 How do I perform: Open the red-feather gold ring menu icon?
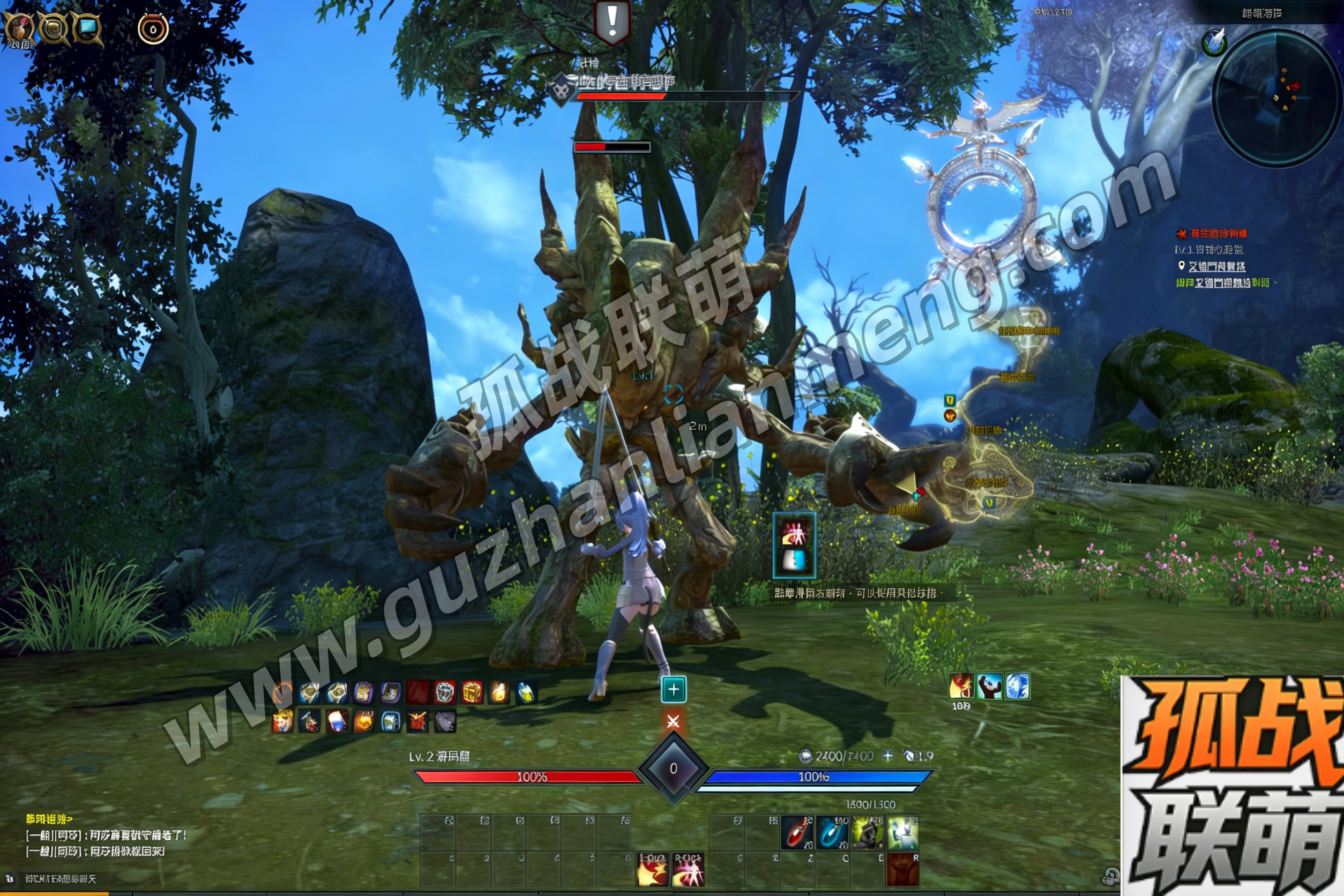tap(19, 27)
